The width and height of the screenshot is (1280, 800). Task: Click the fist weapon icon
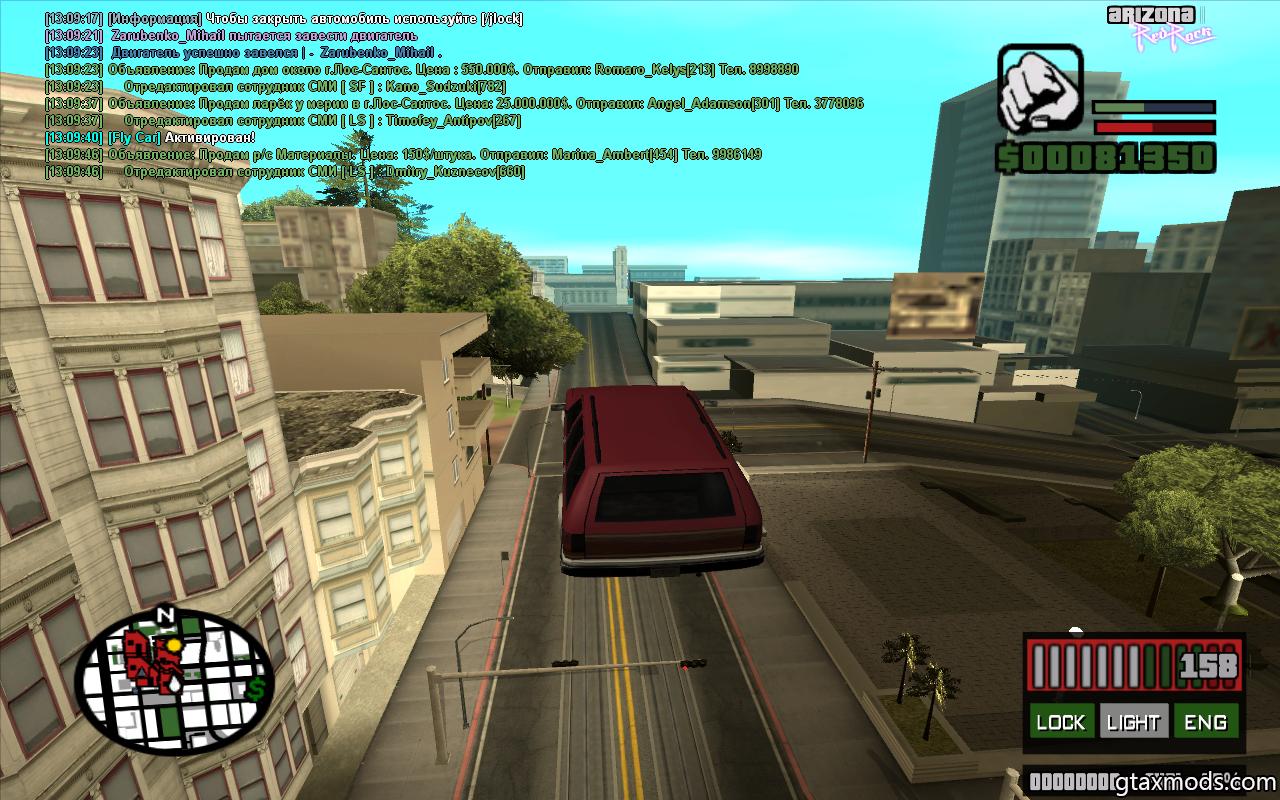(x=1040, y=90)
